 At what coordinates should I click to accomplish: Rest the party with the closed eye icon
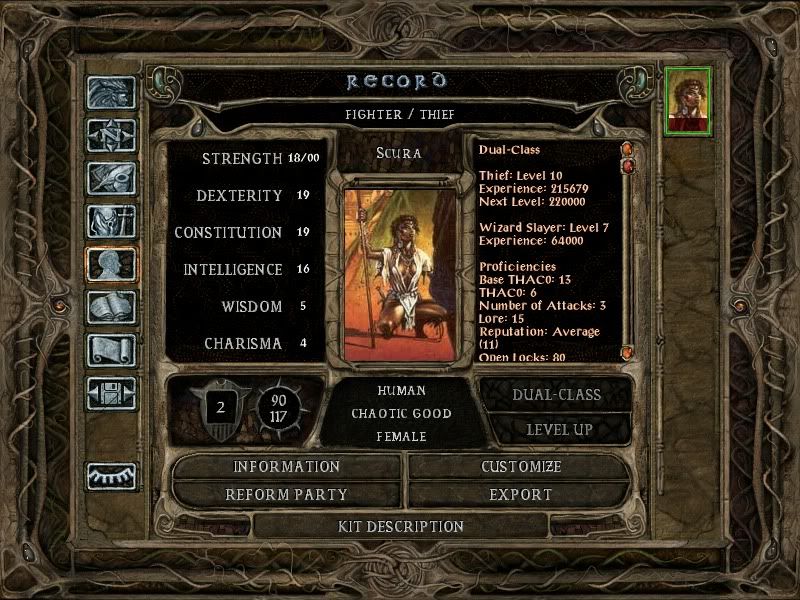click(111, 476)
